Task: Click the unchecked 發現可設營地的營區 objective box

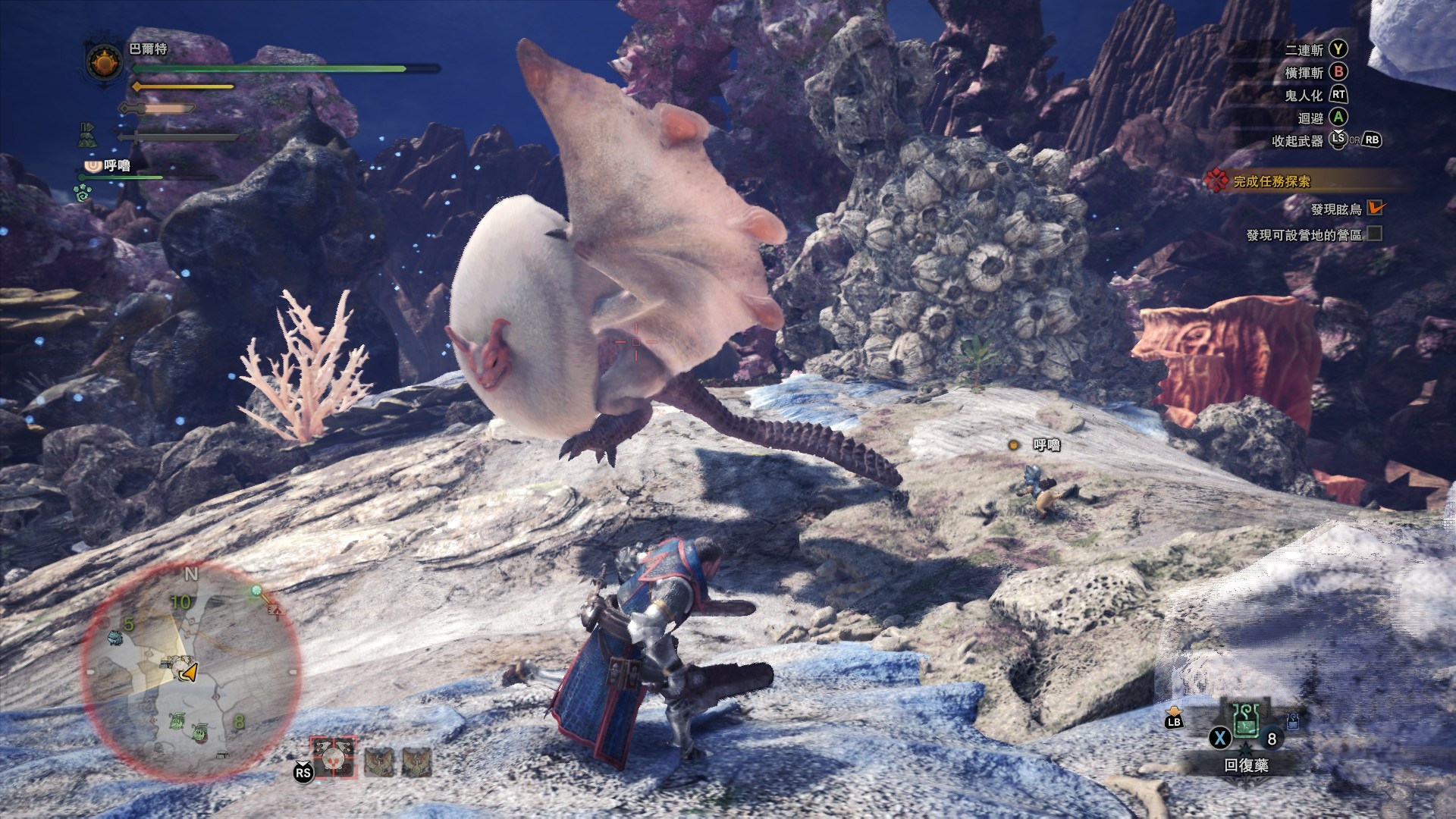Action: coord(1375,234)
